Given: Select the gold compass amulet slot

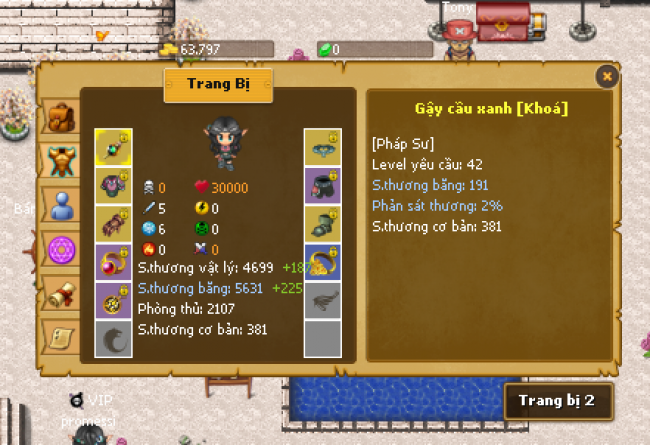Looking at the screenshot, I should pyautogui.click(x=113, y=300).
